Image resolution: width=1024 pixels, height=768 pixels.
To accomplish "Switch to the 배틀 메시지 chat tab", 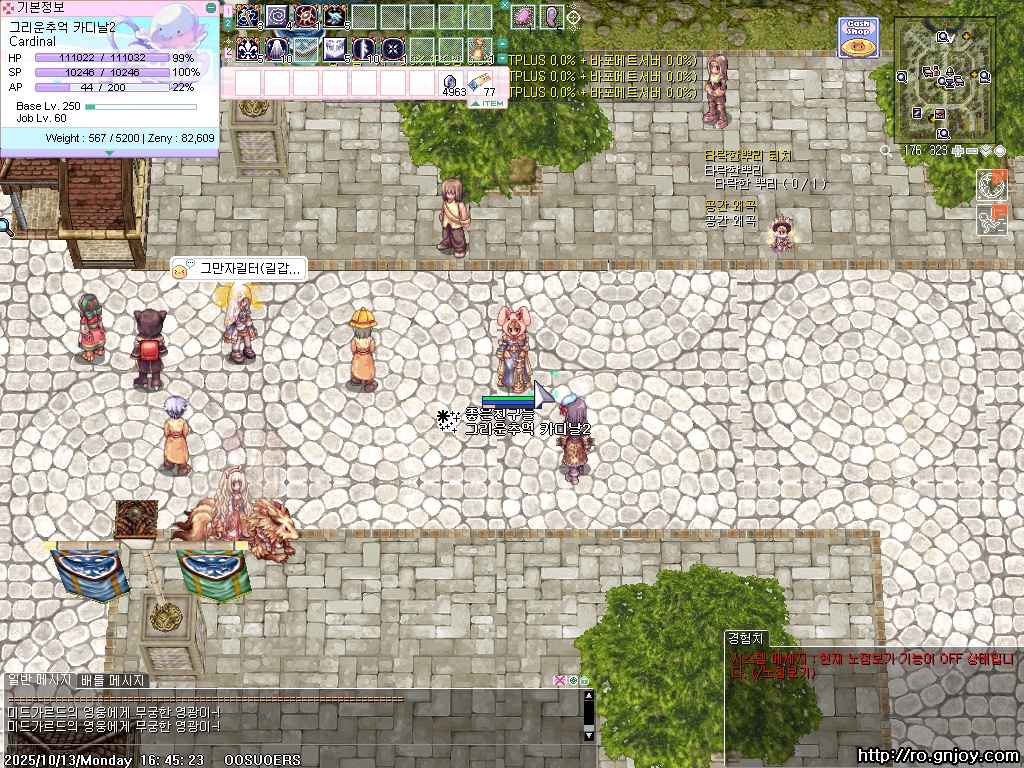I will [113, 680].
